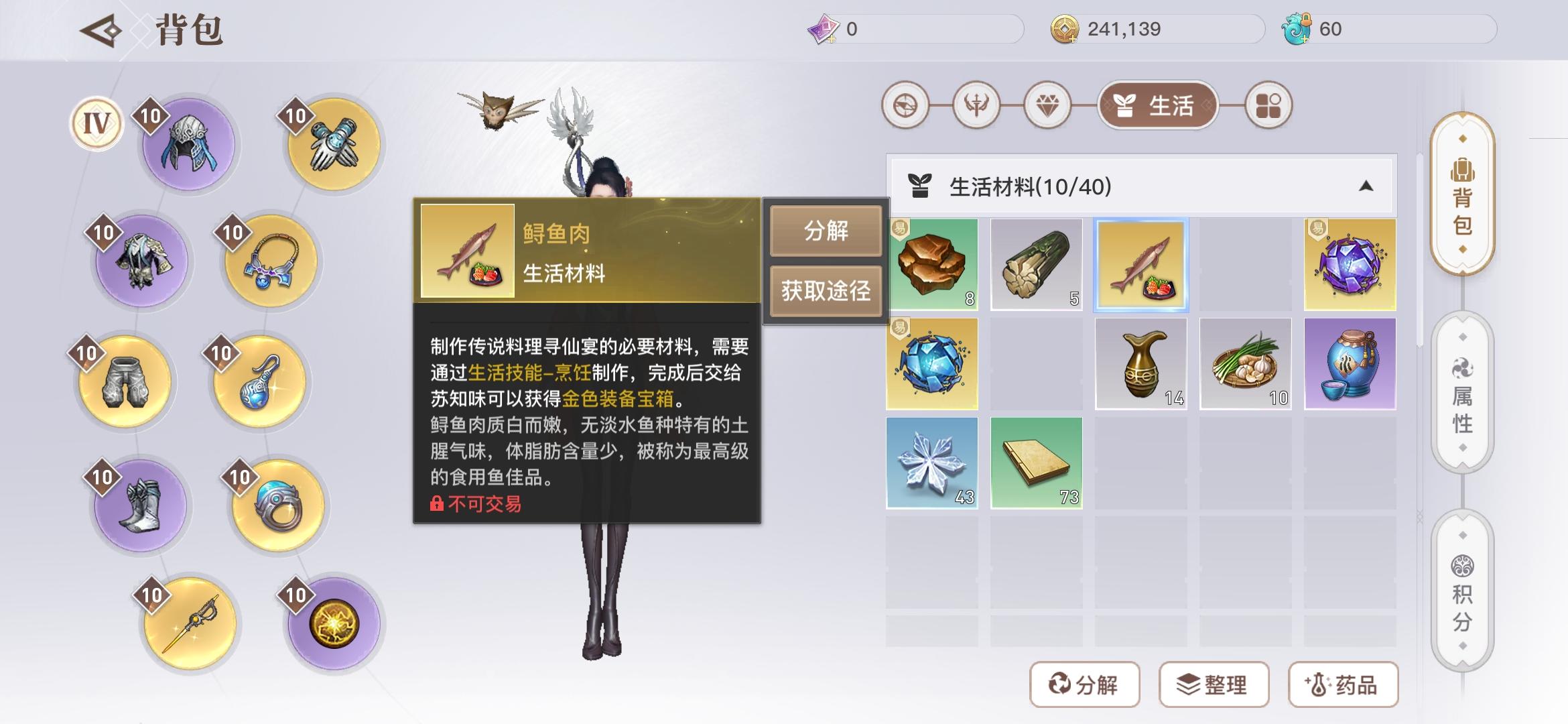Select the compass category icon above the inventory
The image size is (1568, 724).
pyautogui.click(x=907, y=106)
